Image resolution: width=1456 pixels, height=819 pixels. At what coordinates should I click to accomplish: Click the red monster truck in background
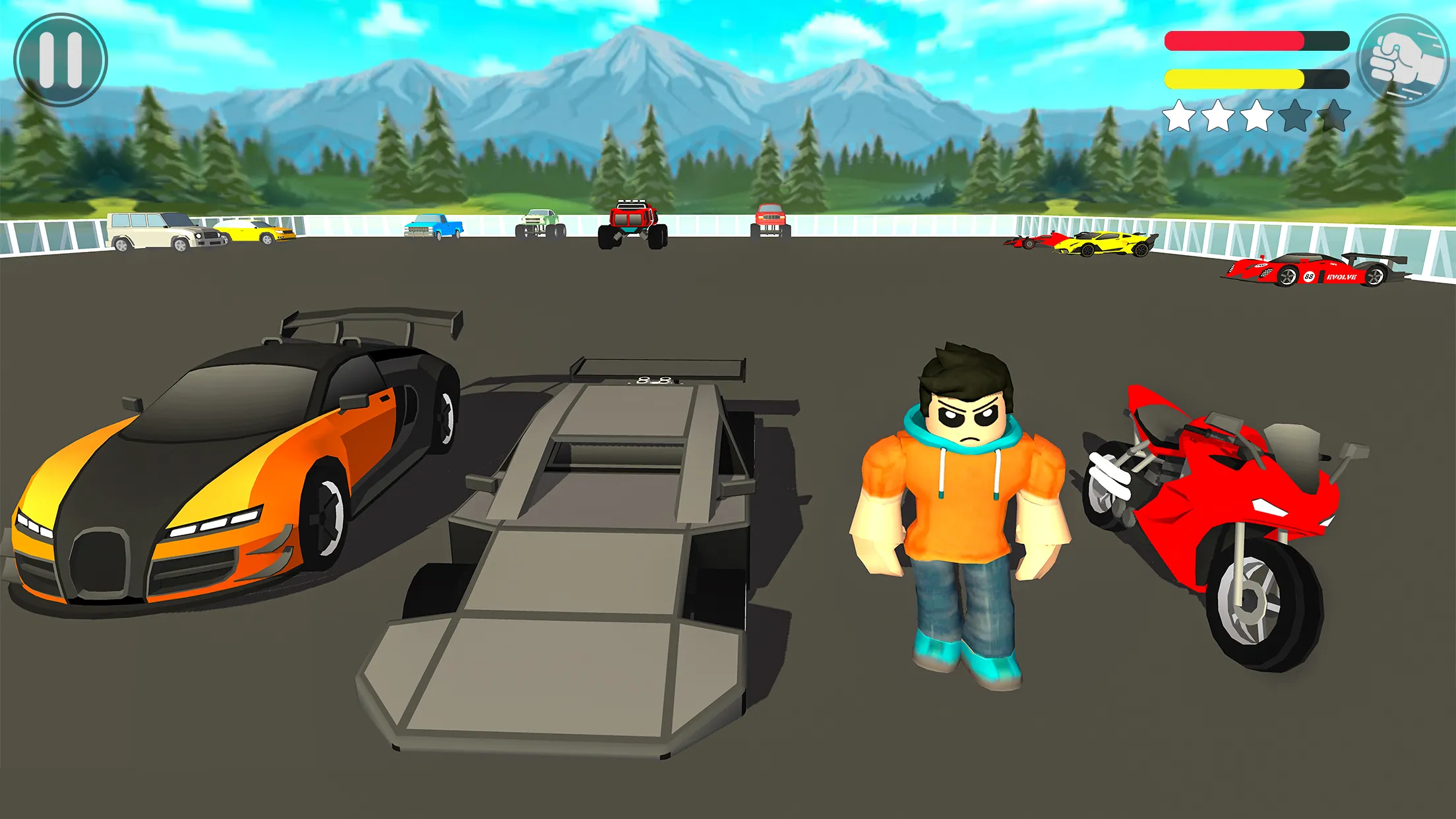pos(634,224)
